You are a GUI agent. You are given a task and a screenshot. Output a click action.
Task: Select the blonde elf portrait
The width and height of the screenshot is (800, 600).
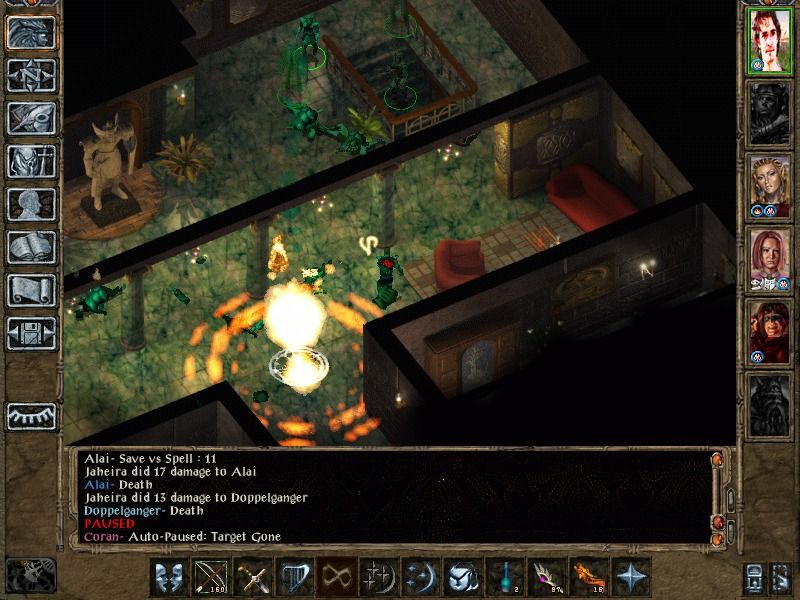[769, 186]
